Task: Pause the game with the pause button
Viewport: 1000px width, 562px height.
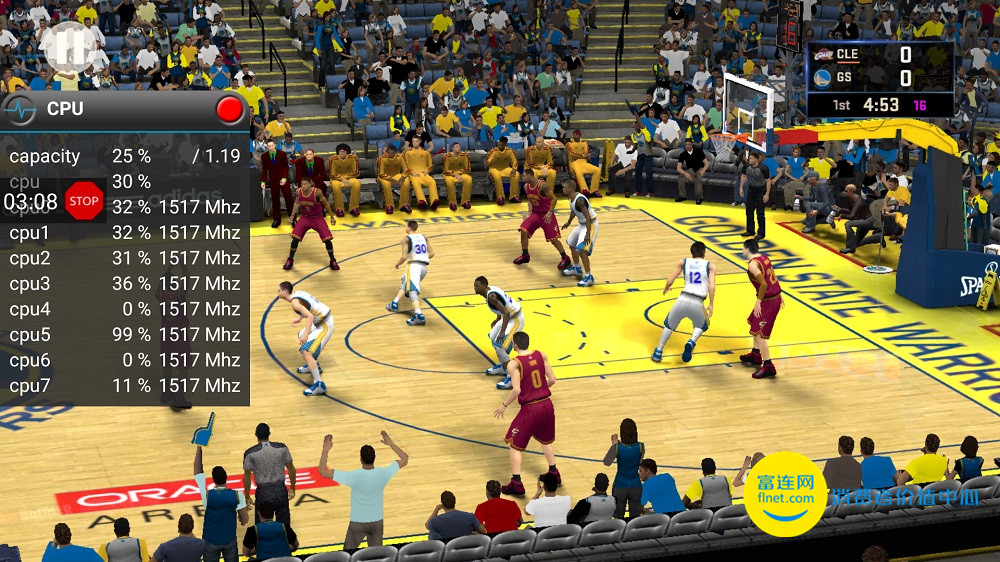Action: coord(67,46)
